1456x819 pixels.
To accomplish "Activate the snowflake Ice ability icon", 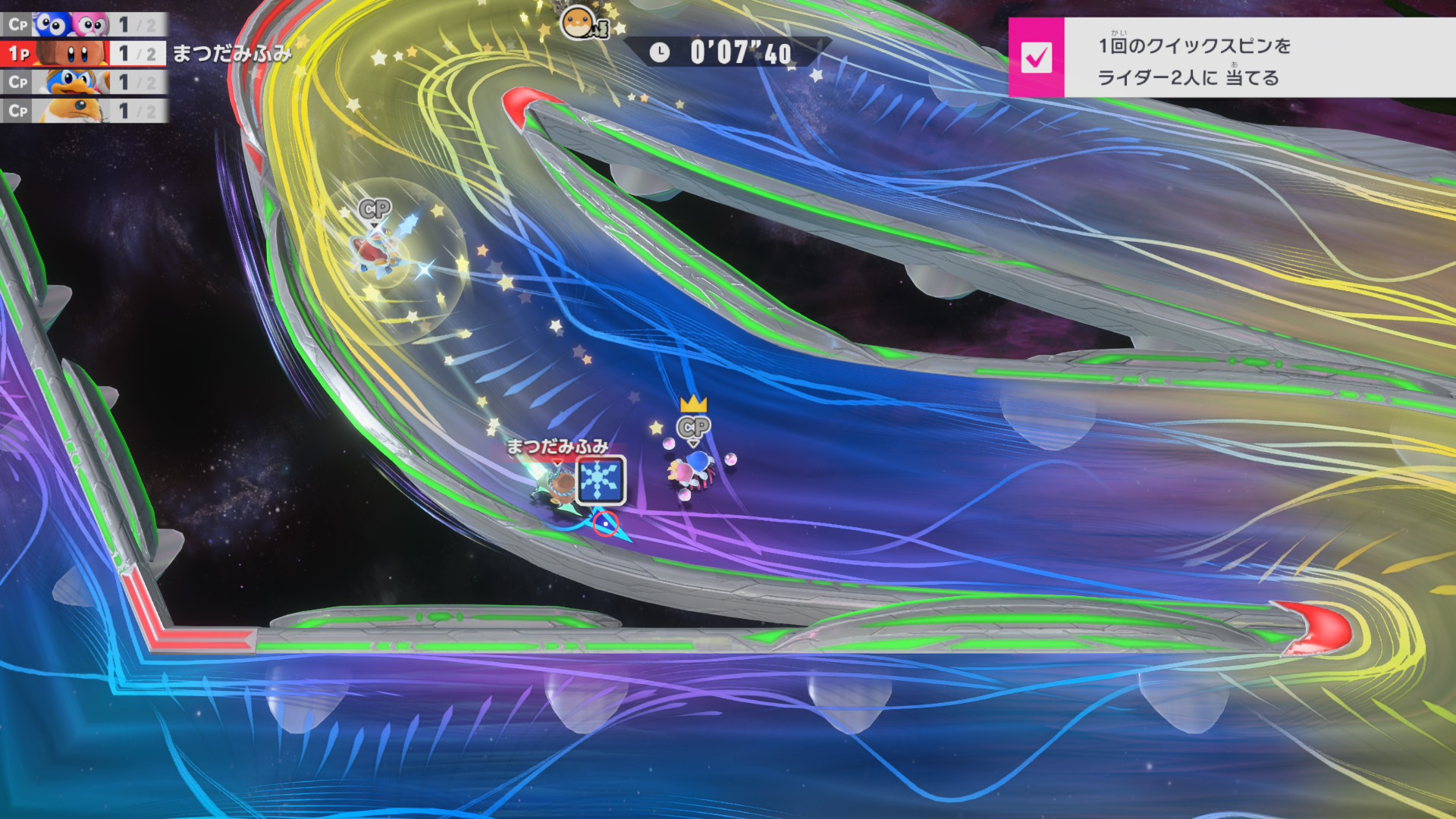I will tap(601, 479).
